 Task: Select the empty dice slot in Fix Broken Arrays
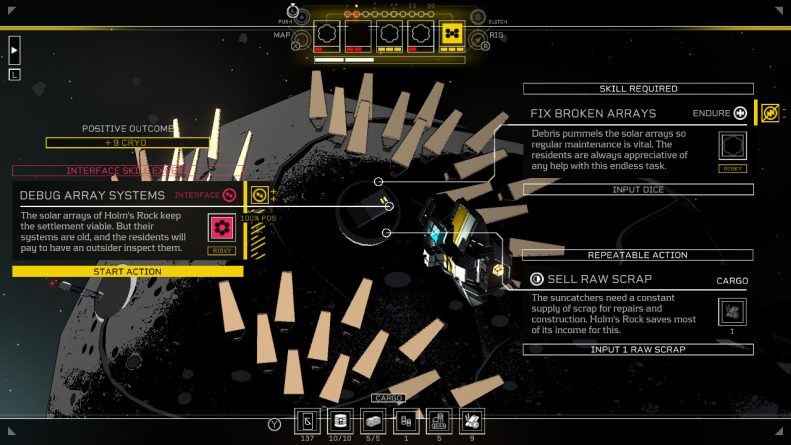(733, 146)
